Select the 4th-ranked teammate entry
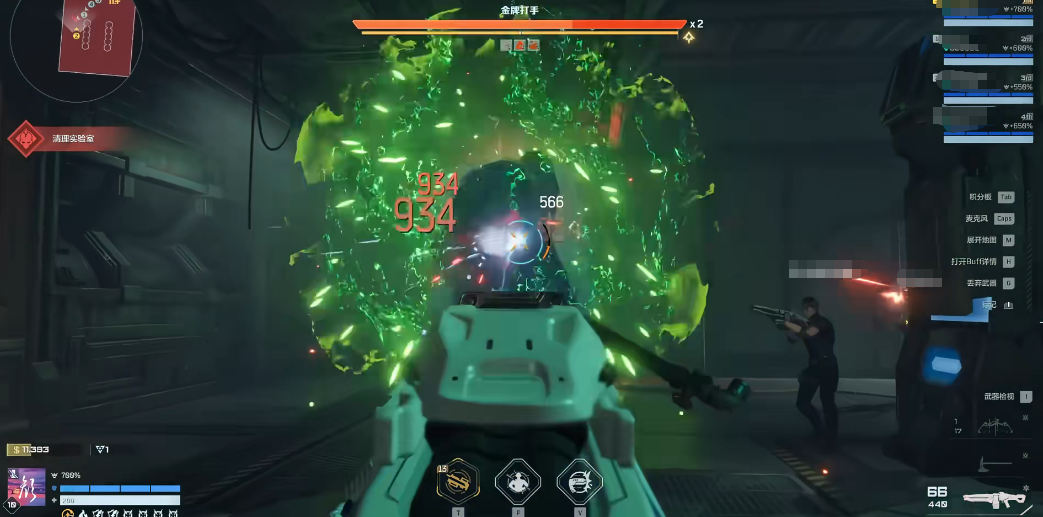 point(989,125)
